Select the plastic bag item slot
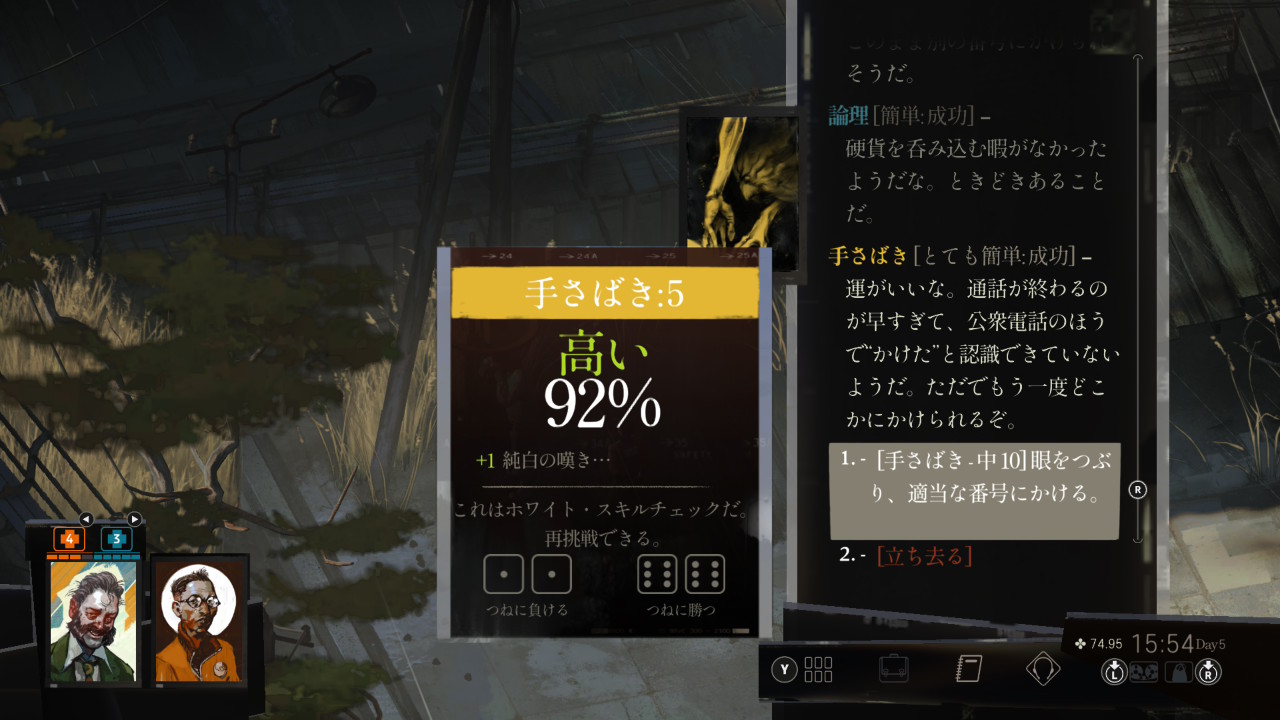 pyautogui.click(x=1180, y=672)
